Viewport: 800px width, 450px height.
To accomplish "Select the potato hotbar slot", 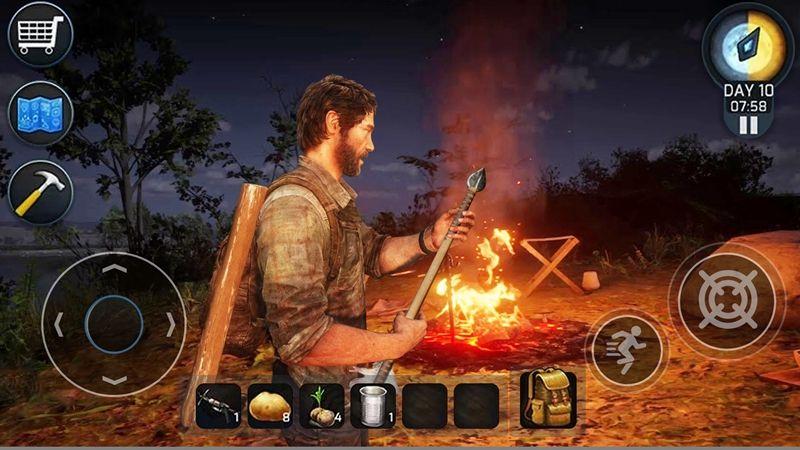I will [x=270, y=406].
